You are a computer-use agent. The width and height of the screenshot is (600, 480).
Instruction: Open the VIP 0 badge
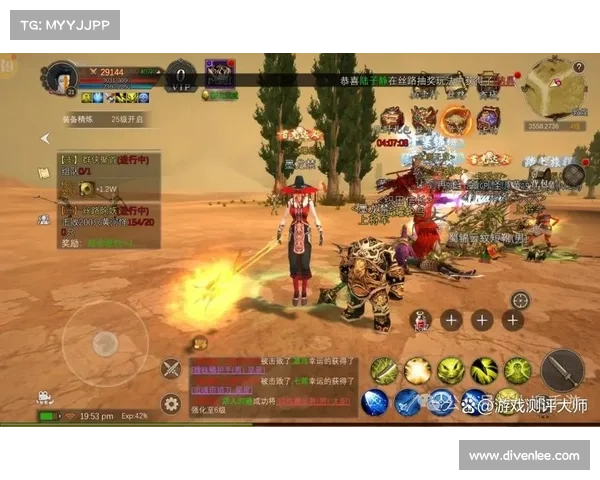(x=180, y=77)
